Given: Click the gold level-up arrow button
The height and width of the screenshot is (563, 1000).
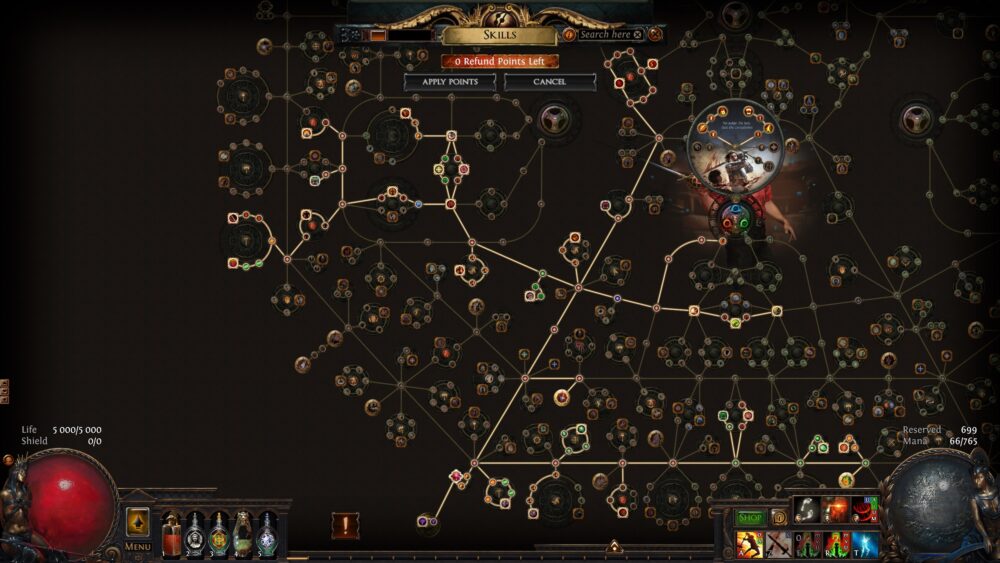Looking at the screenshot, I should [x=137, y=522].
